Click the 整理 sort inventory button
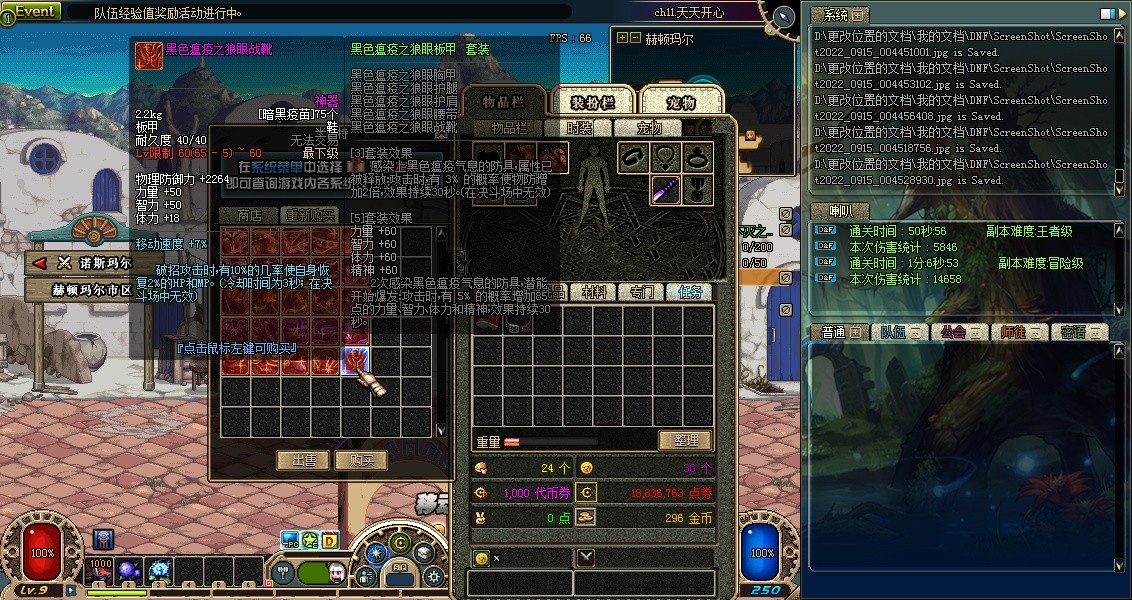The width and height of the screenshot is (1132, 600). tap(685, 440)
